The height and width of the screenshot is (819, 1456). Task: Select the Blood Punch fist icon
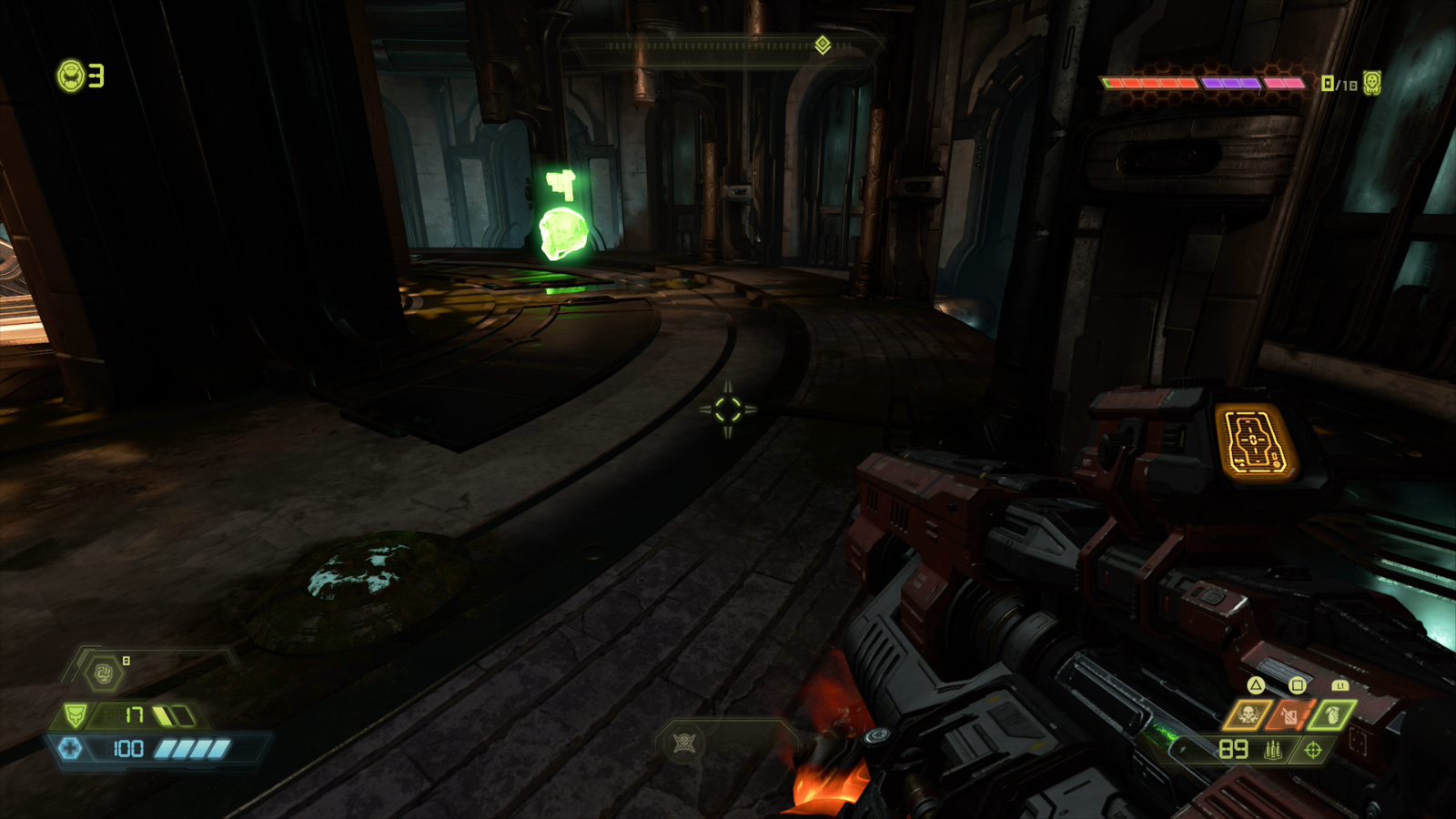103,674
